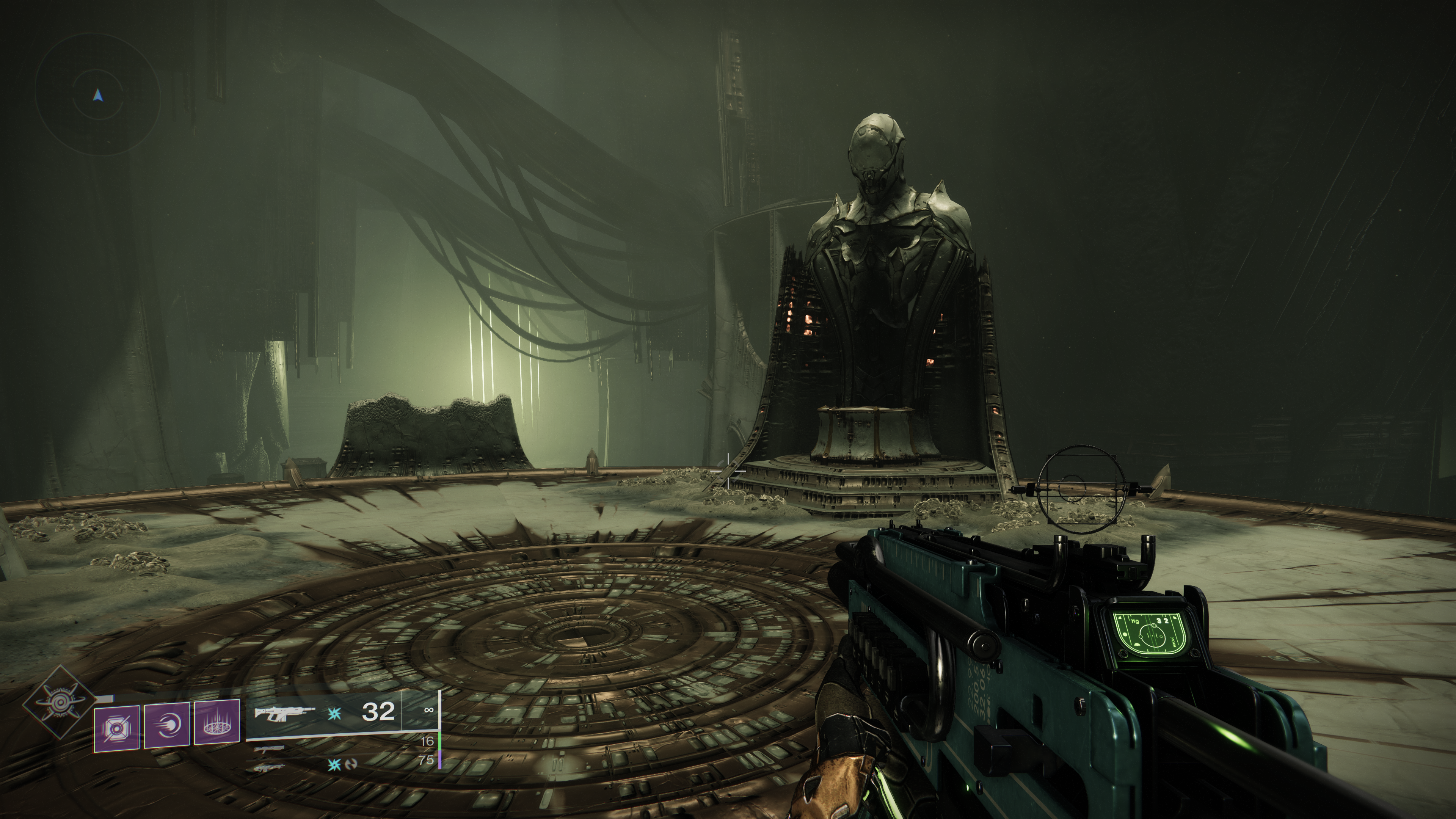
Task: Switch to the shotgun silhouette weapon slot
Action: (x=269, y=750)
